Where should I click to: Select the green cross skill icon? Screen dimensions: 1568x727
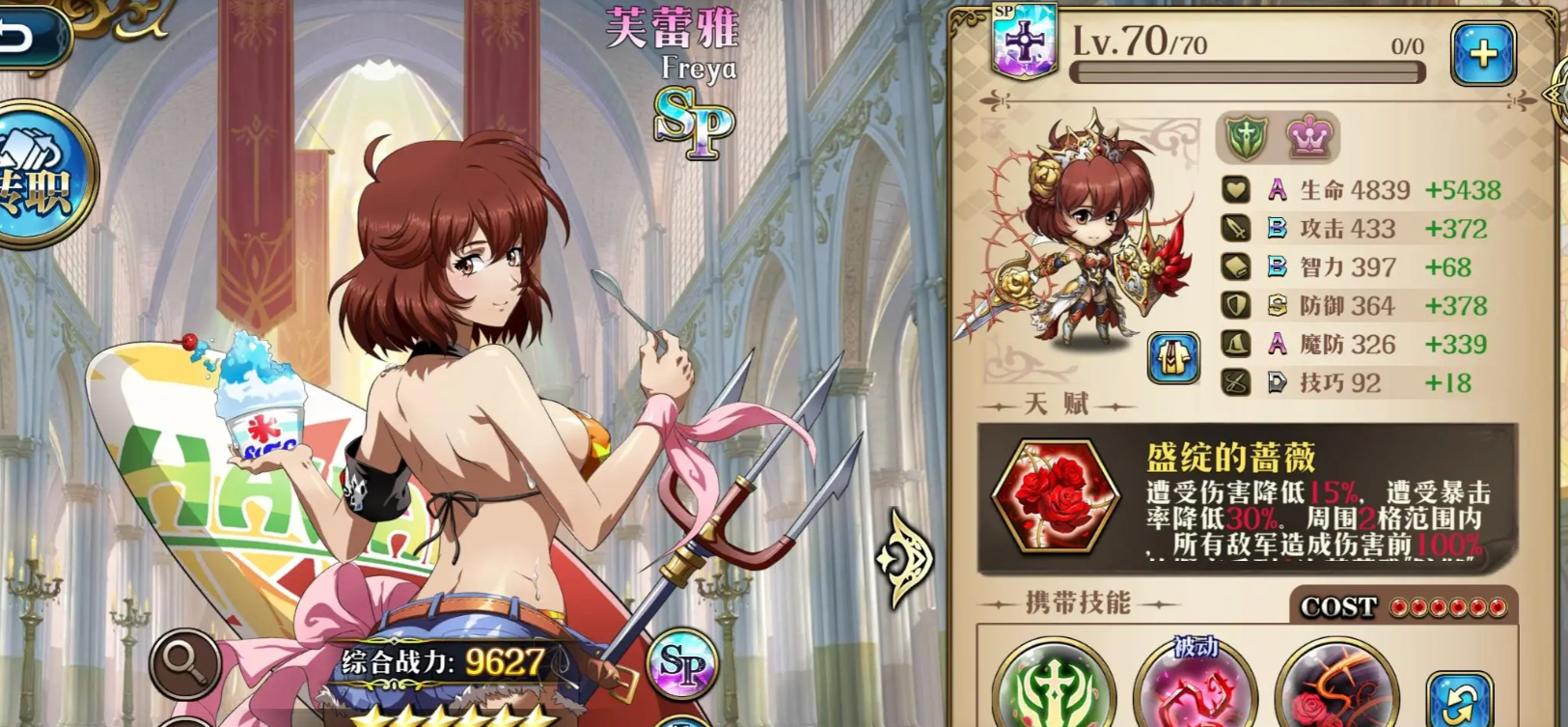(1053, 687)
